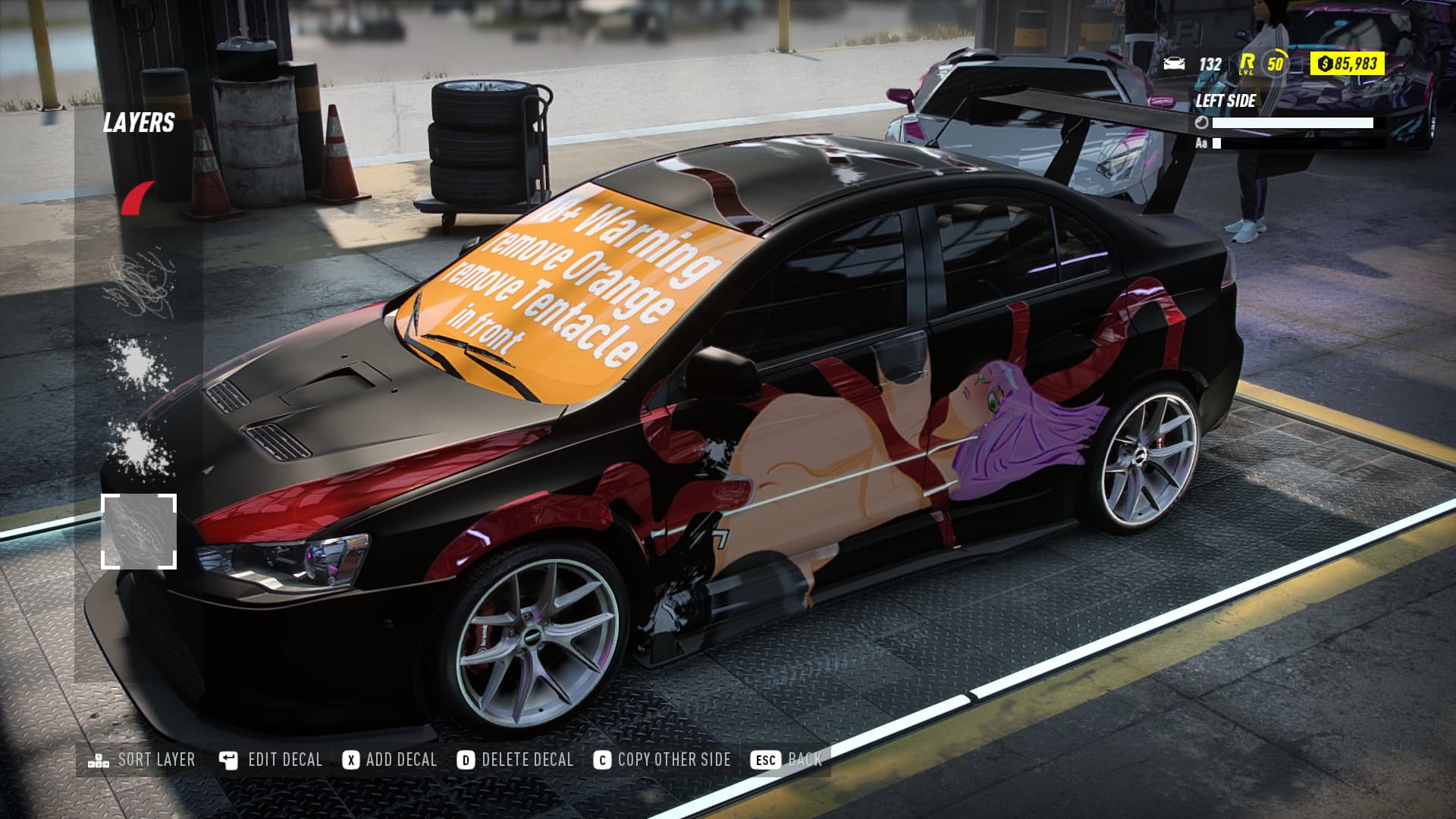Select Copy Other Side
Screen dimensions: 1456x819
pyautogui.click(x=663, y=760)
